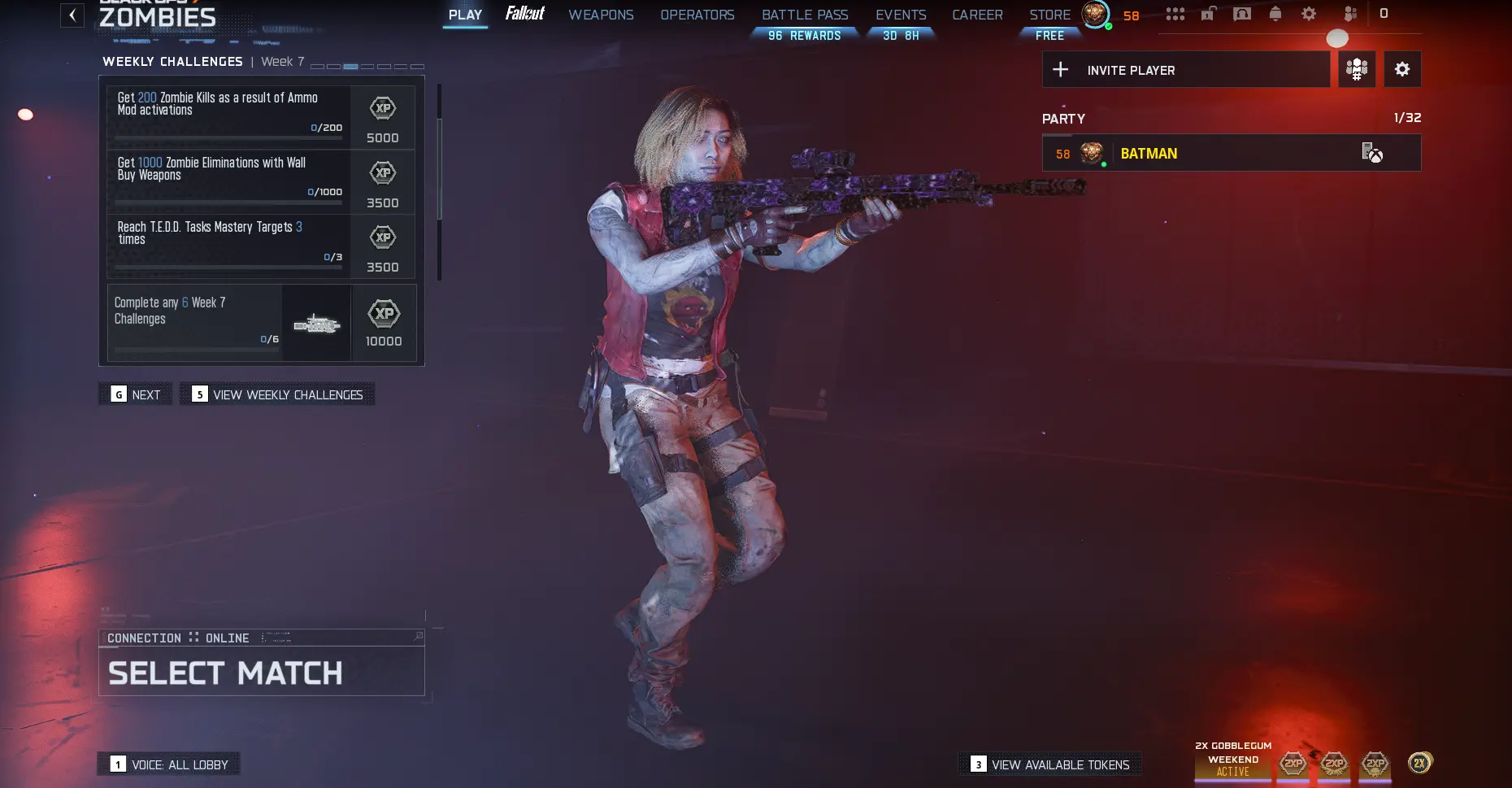Open VIEW WEEKLY CHALLENGES
This screenshot has width=1512, height=788.
[x=276, y=394]
